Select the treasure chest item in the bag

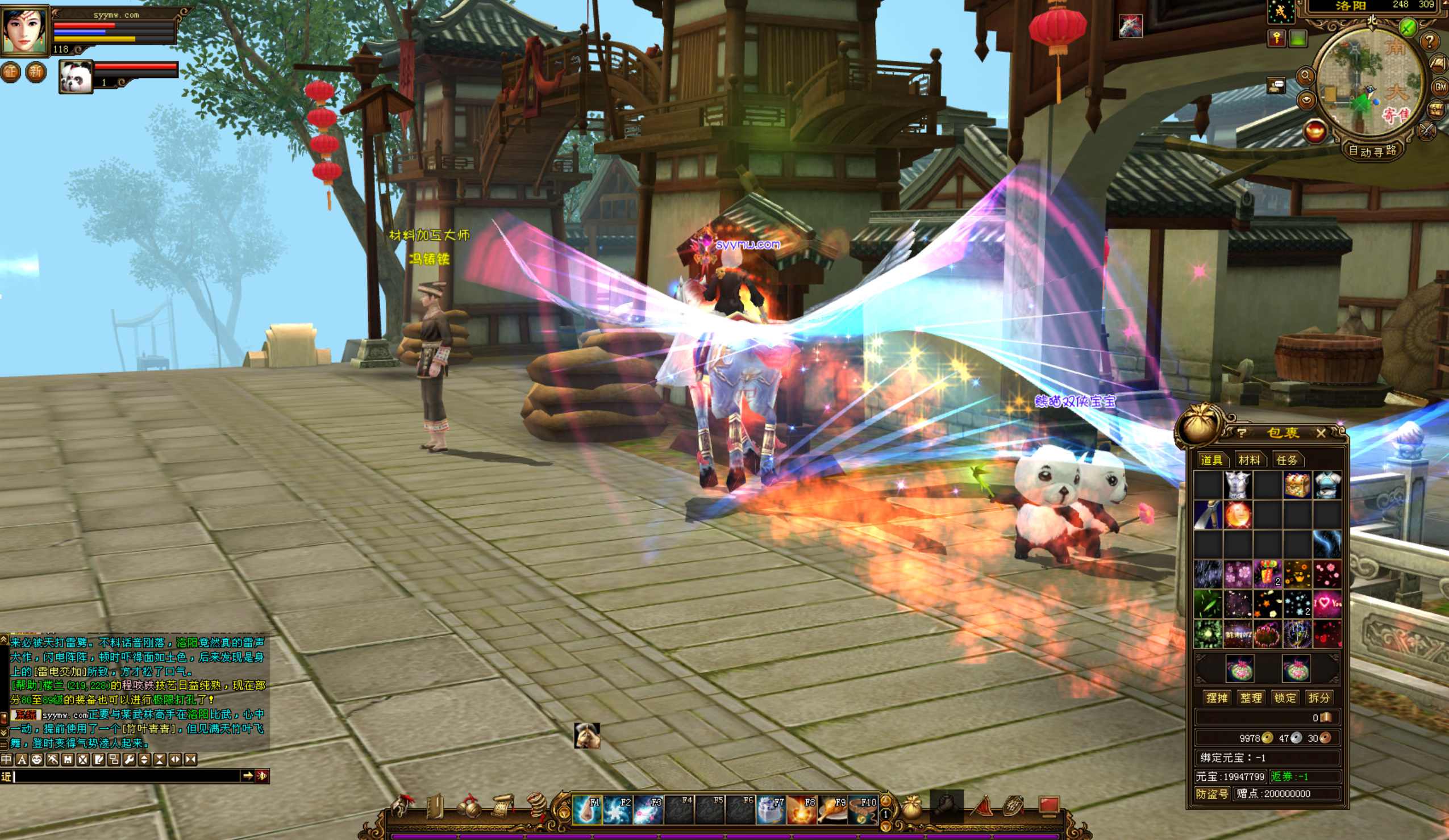1297,485
